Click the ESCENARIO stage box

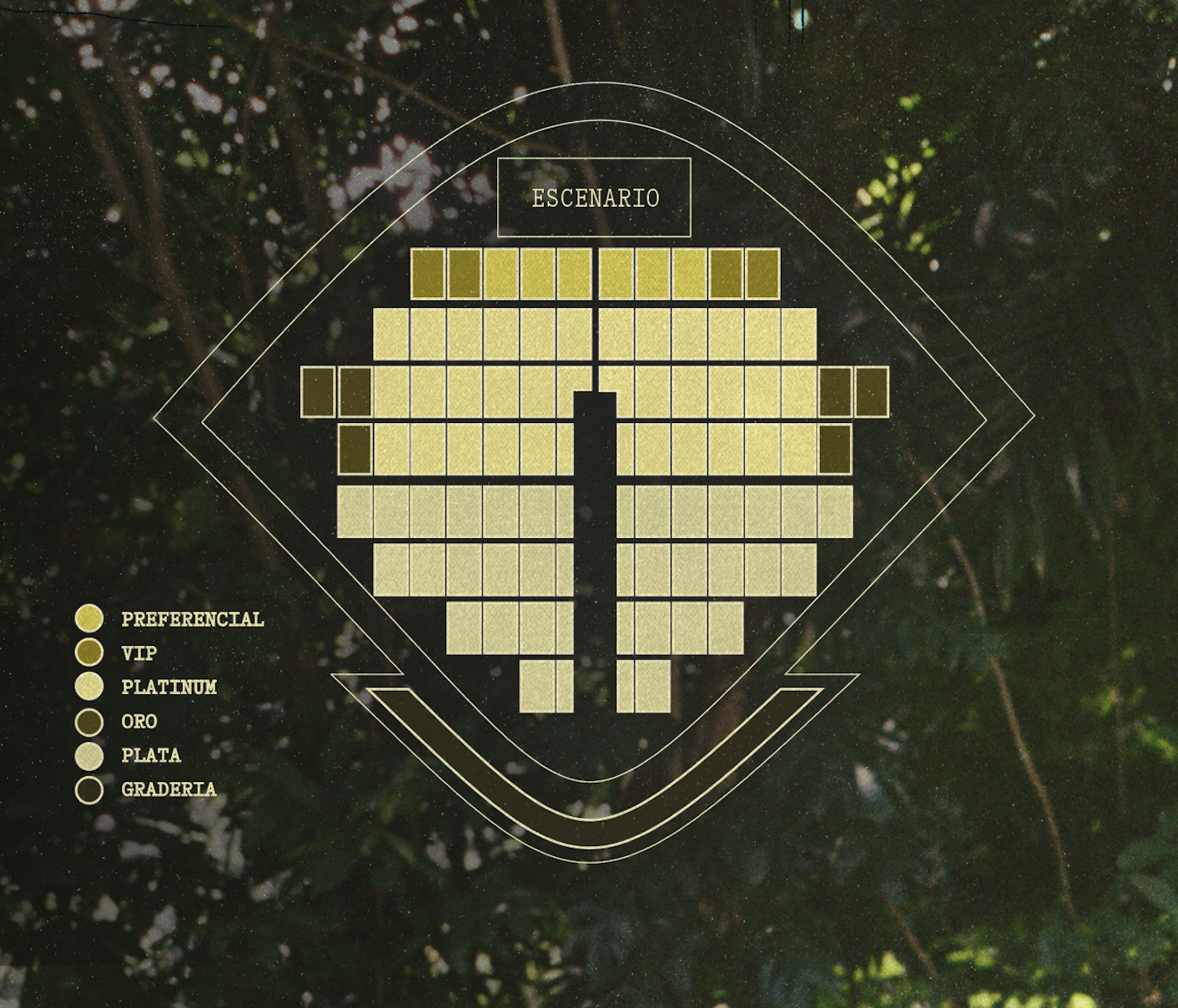click(x=594, y=198)
